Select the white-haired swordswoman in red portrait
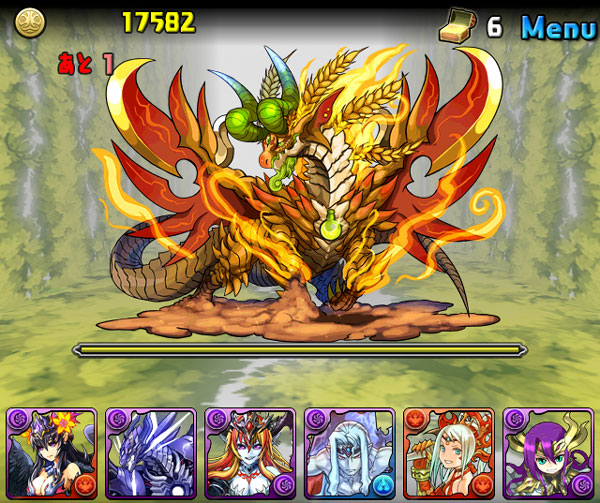 (449, 453)
